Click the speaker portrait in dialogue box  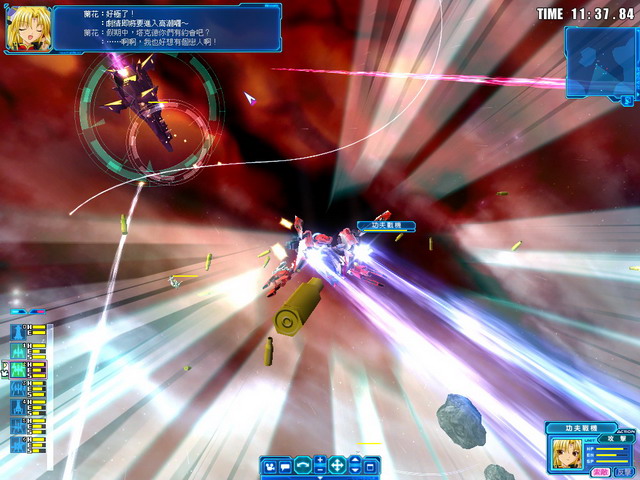pyautogui.click(x=28, y=29)
